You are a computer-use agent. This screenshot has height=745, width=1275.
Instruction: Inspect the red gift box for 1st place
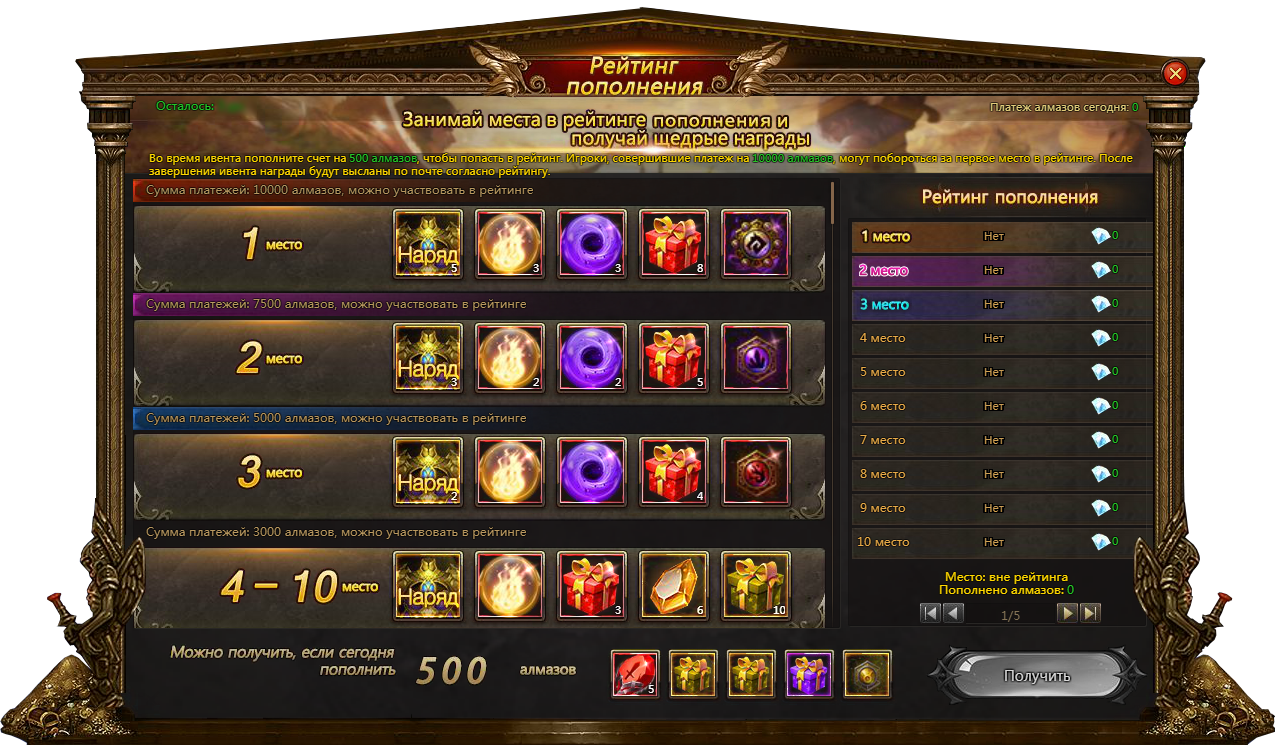674,244
